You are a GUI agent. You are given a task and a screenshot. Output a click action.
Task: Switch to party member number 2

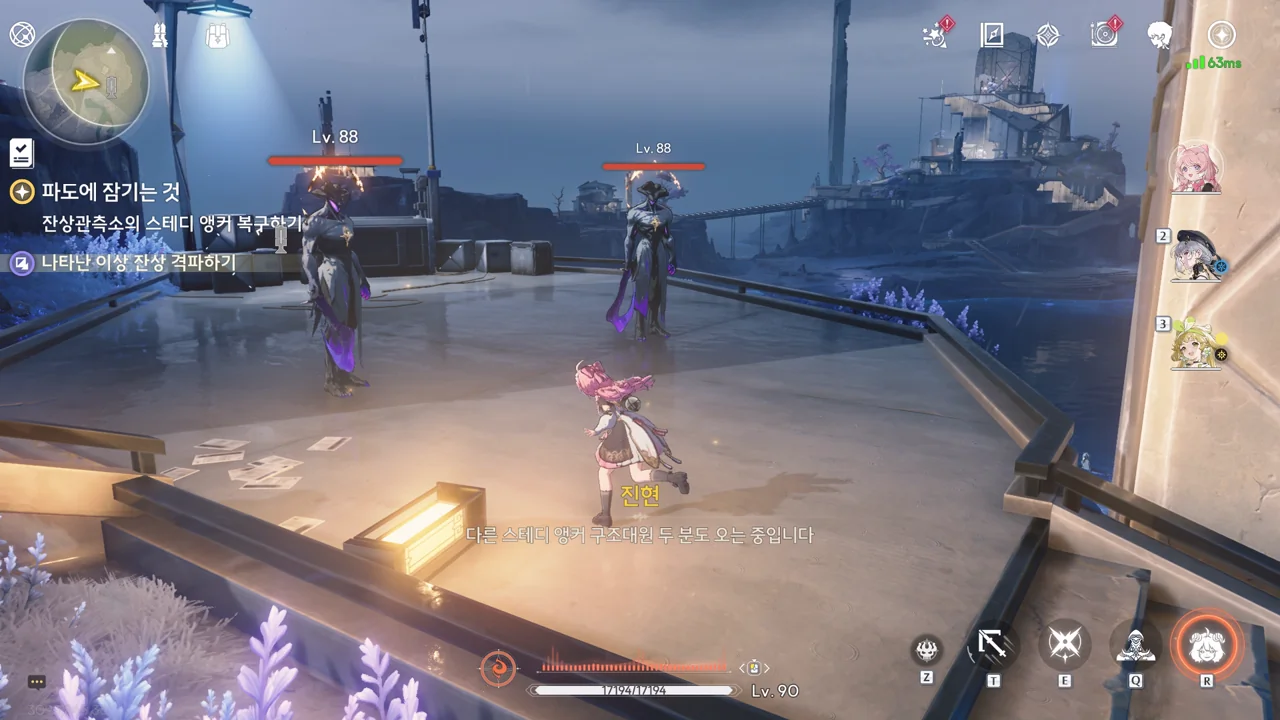coord(1198,256)
